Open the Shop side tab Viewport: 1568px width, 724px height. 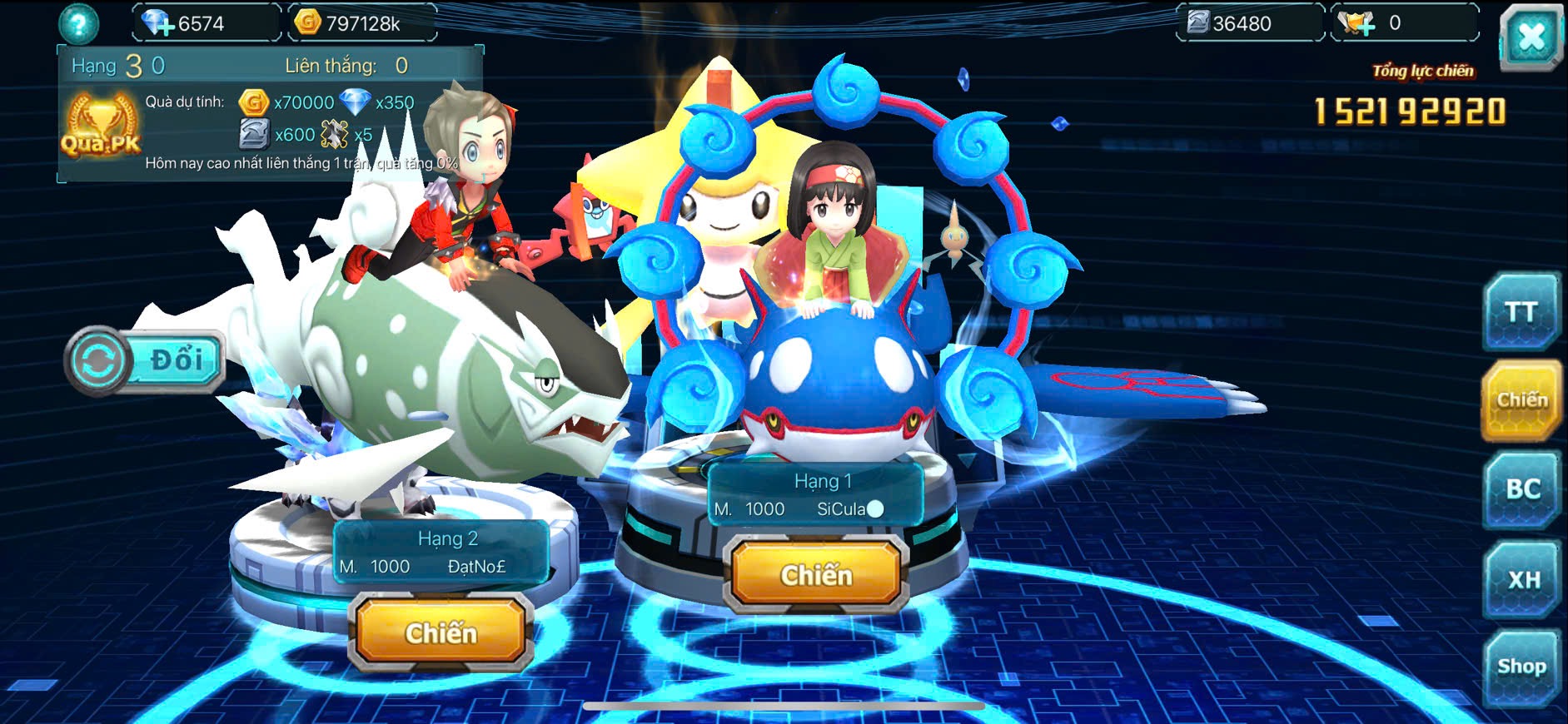[1521, 667]
